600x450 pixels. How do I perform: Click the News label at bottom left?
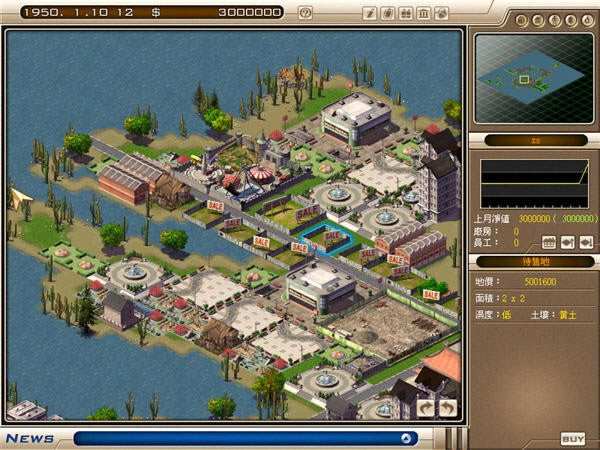click(29, 438)
